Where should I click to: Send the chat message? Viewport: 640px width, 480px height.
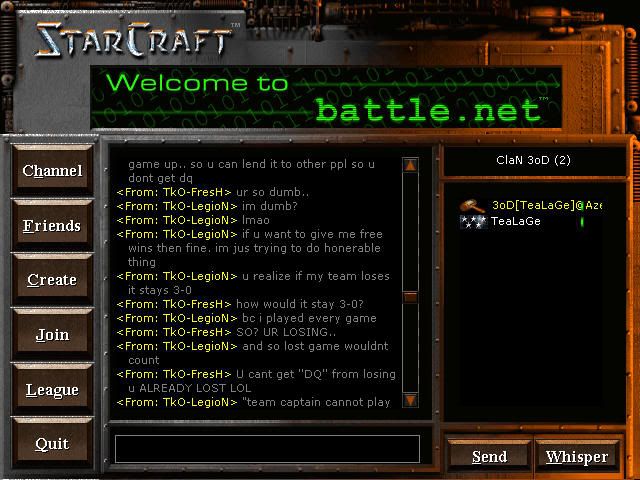click(489, 457)
